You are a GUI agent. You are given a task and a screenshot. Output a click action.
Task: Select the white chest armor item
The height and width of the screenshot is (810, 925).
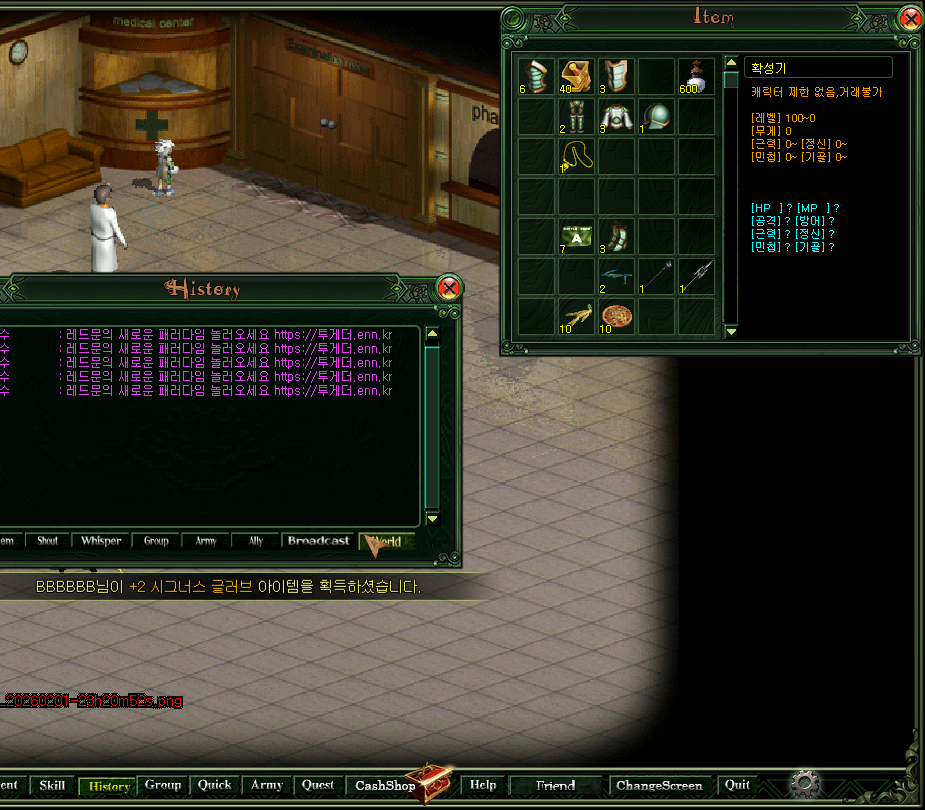click(616, 116)
